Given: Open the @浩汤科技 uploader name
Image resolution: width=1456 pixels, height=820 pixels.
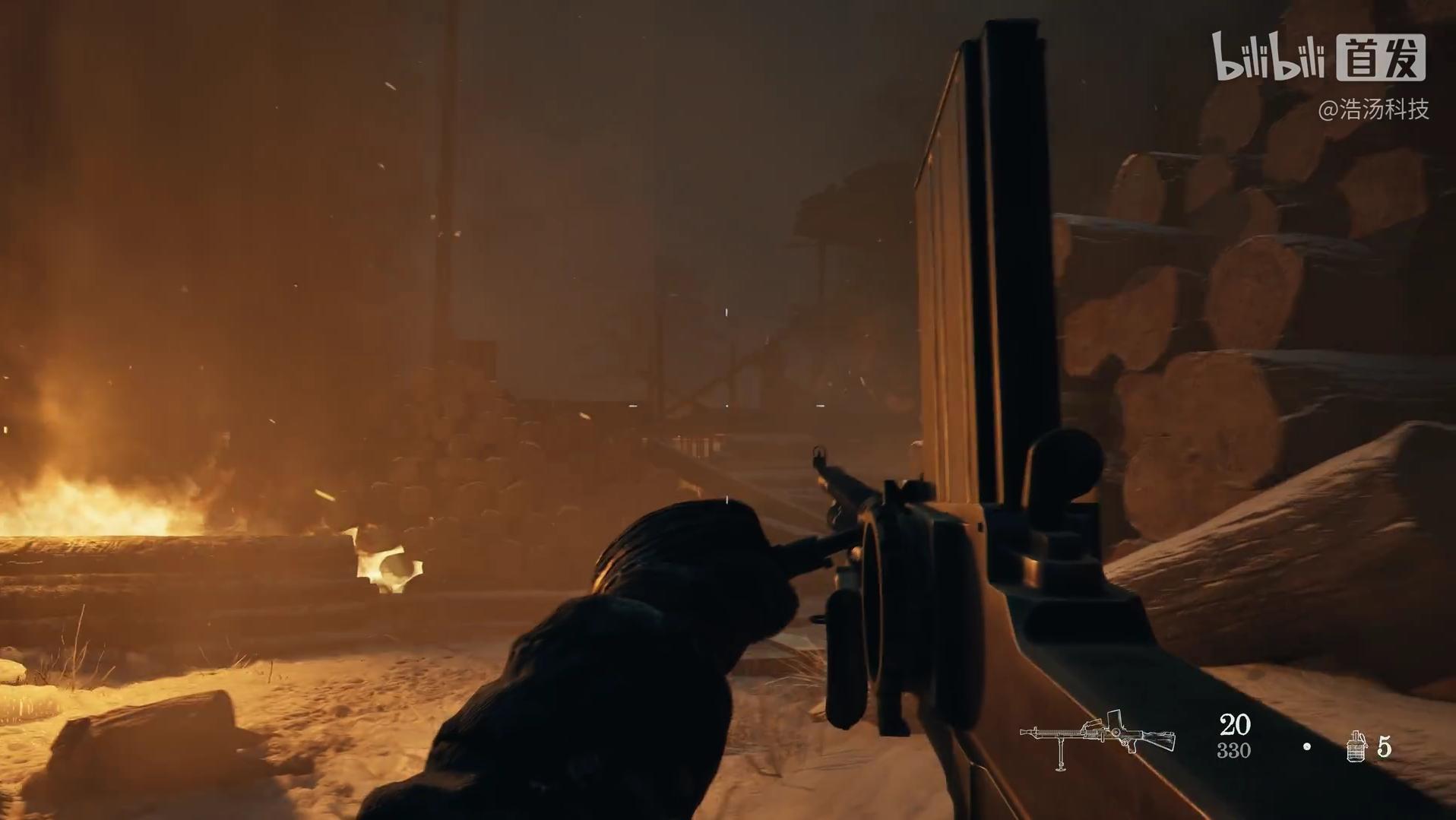Looking at the screenshot, I should 1373,109.
